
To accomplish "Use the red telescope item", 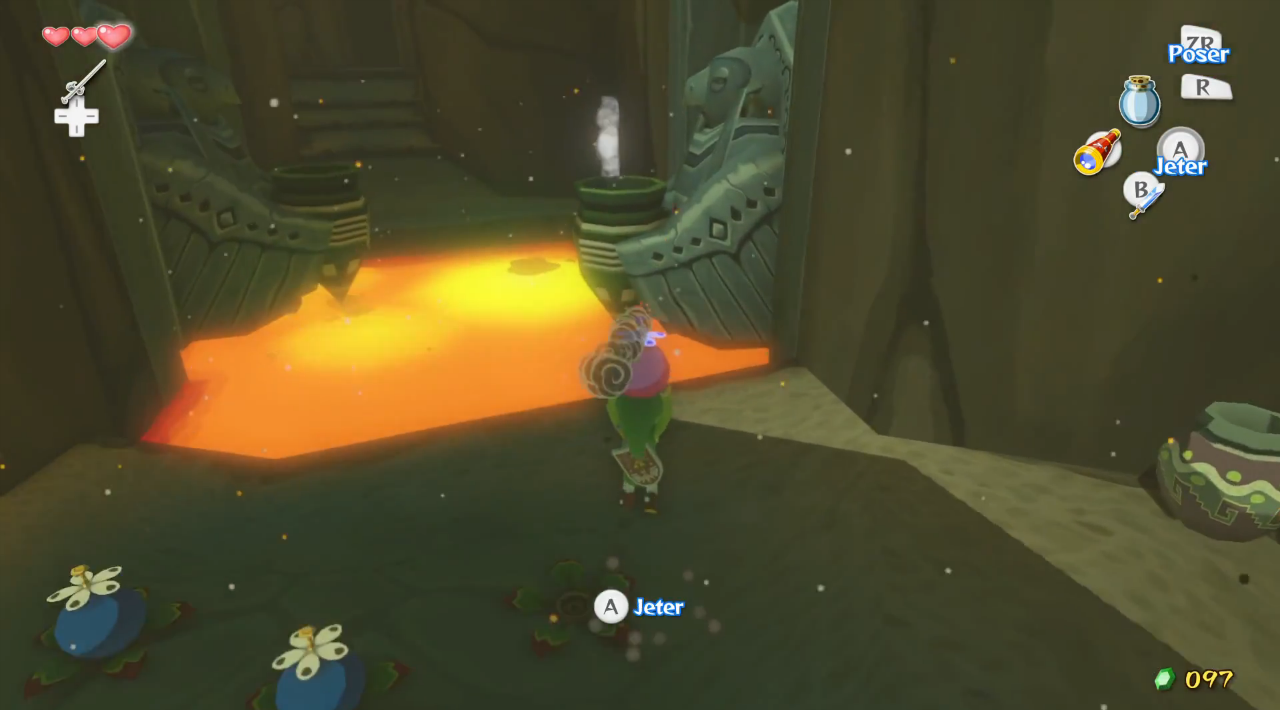I will click(1097, 153).
